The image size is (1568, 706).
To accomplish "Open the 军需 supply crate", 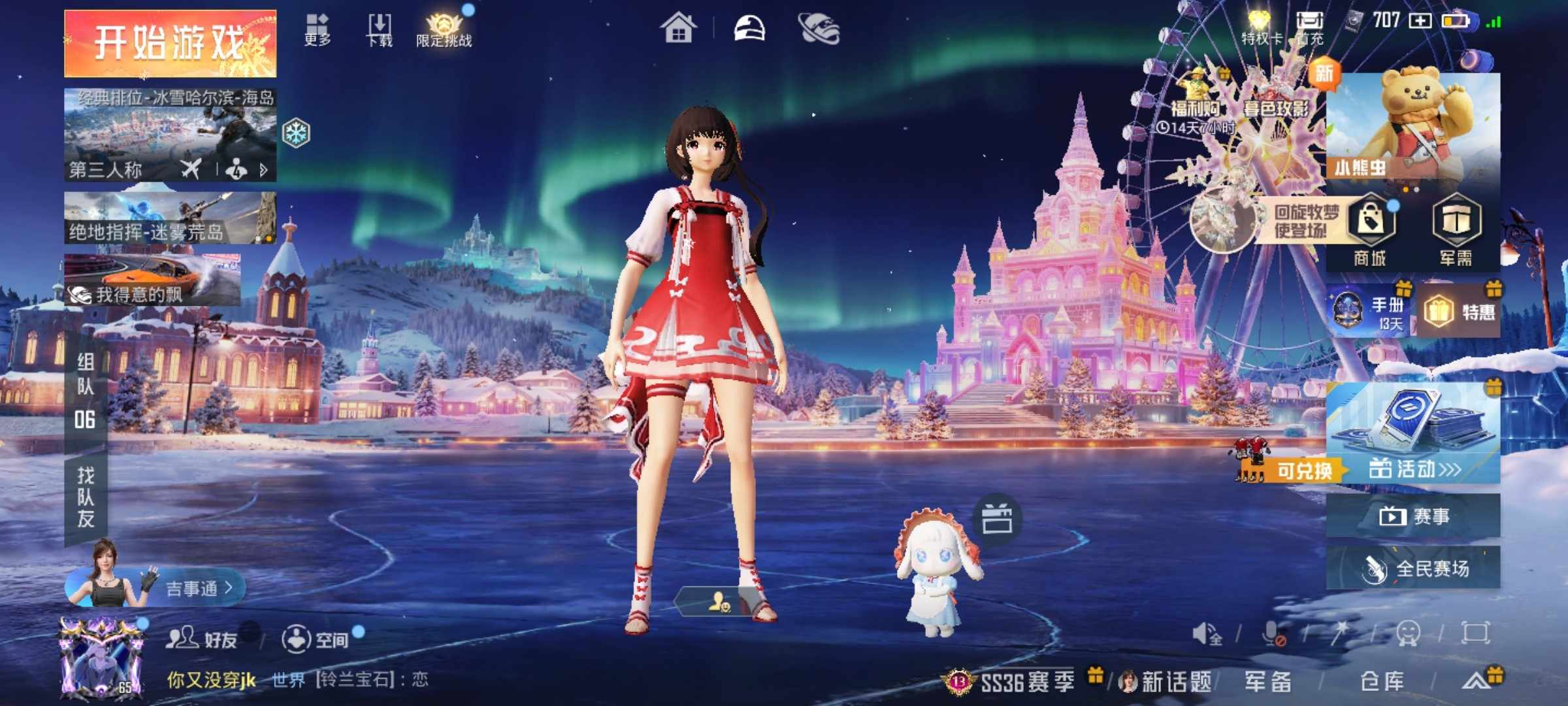I will 1456,230.
